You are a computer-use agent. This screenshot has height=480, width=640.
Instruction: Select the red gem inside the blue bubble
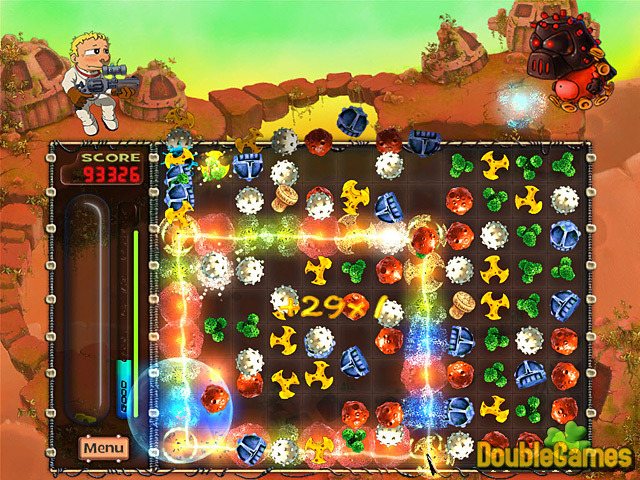click(x=211, y=398)
